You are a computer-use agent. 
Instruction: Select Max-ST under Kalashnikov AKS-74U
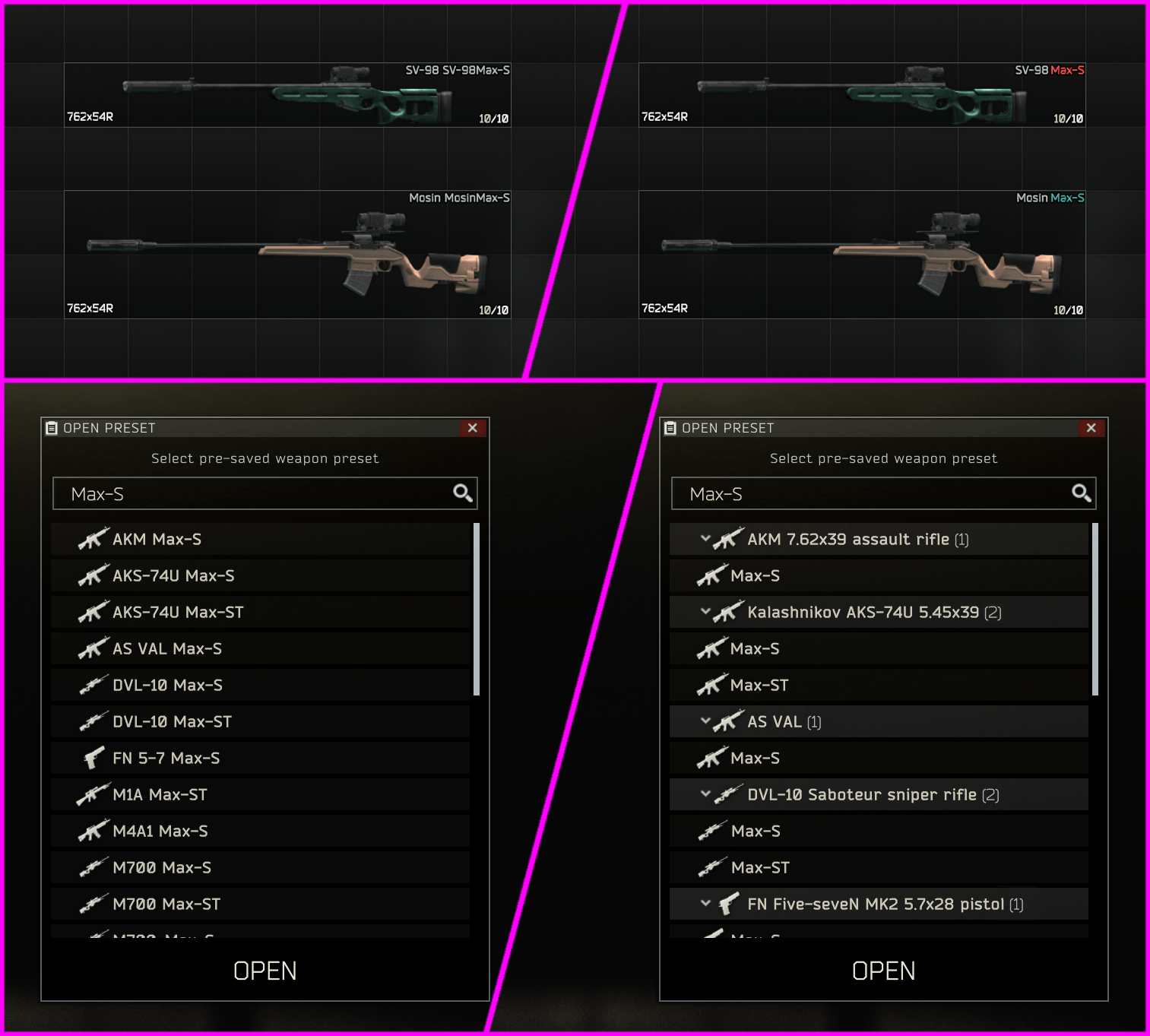760,685
